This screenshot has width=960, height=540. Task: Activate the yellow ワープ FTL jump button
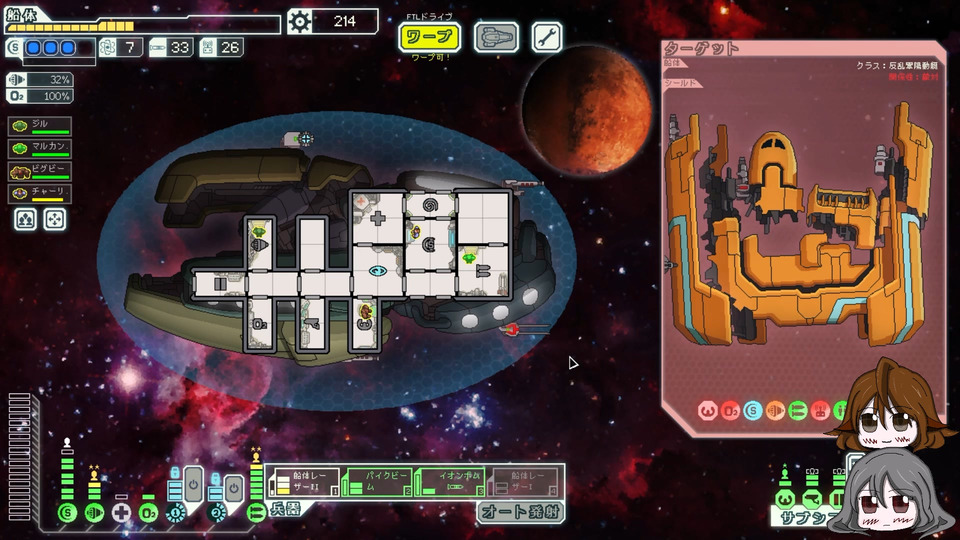pyautogui.click(x=430, y=38)
